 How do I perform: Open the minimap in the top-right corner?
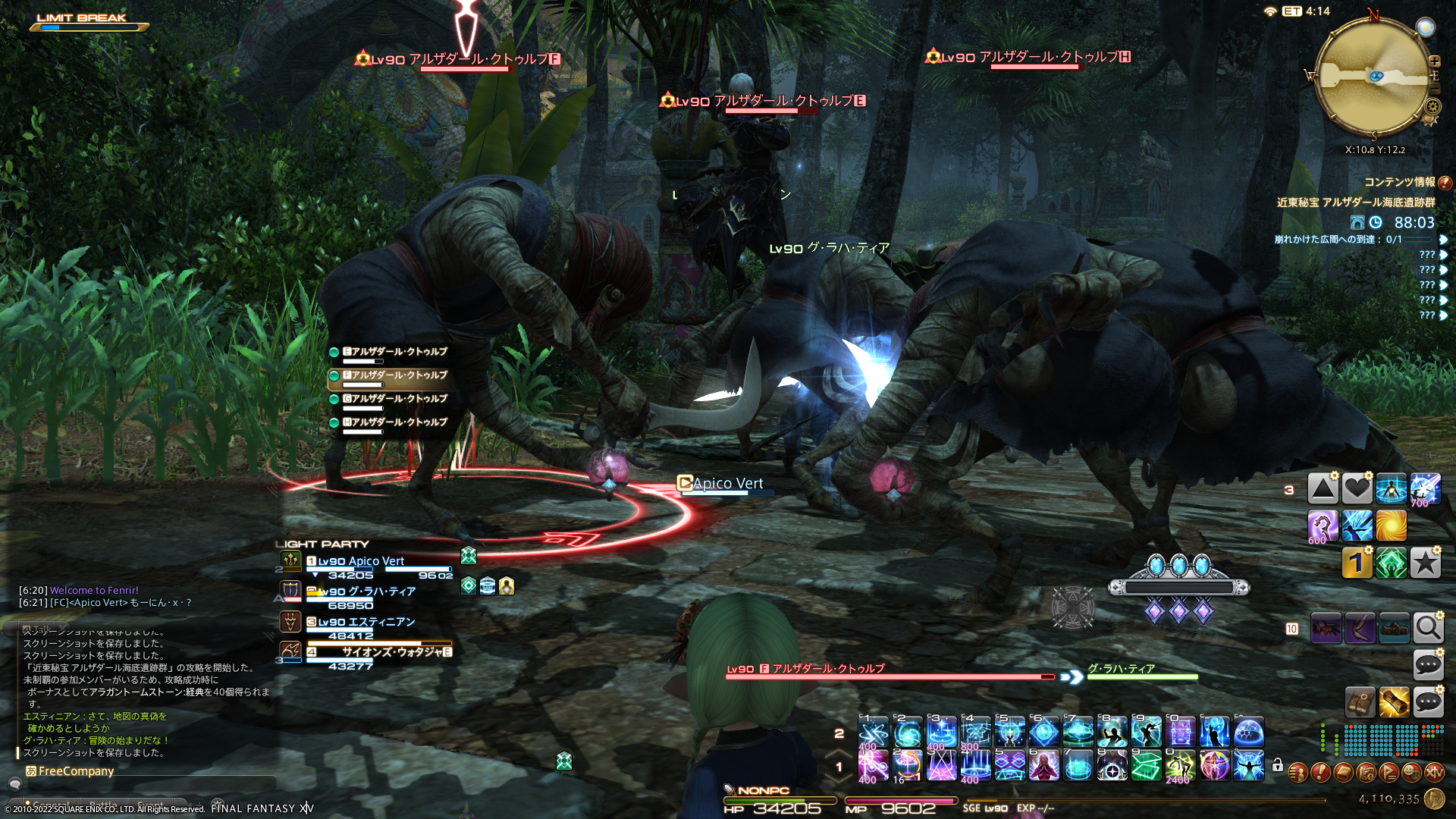point(1374,76)
